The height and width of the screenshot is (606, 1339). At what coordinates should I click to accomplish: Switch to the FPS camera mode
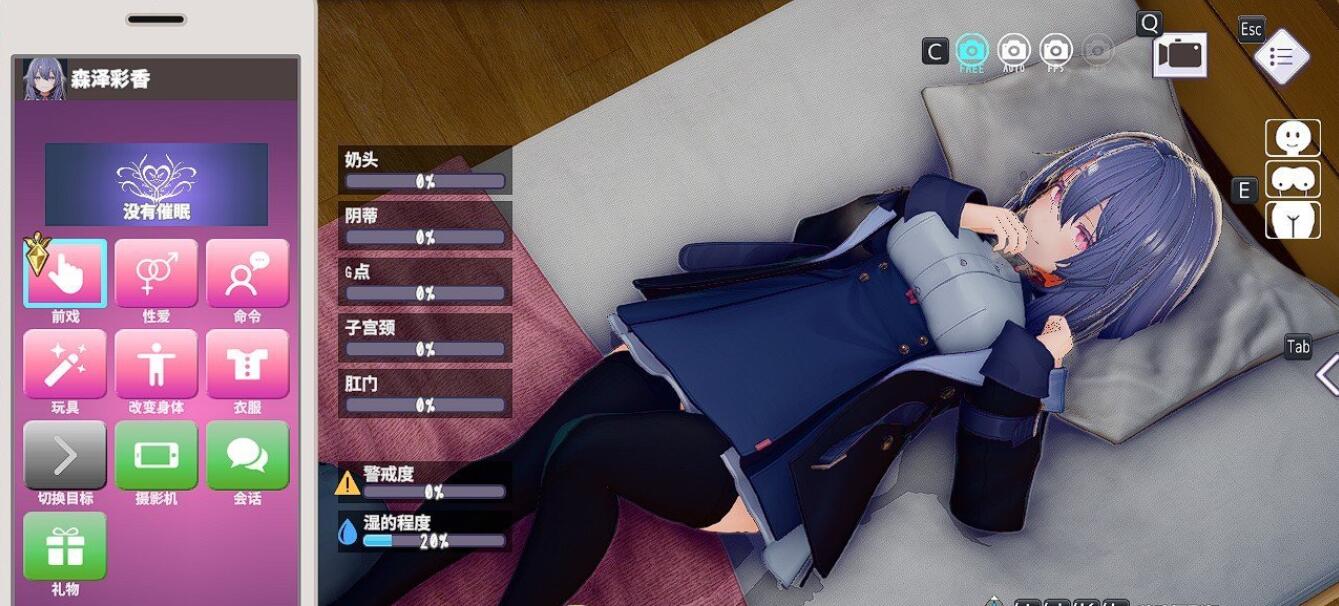[1056, 50]
